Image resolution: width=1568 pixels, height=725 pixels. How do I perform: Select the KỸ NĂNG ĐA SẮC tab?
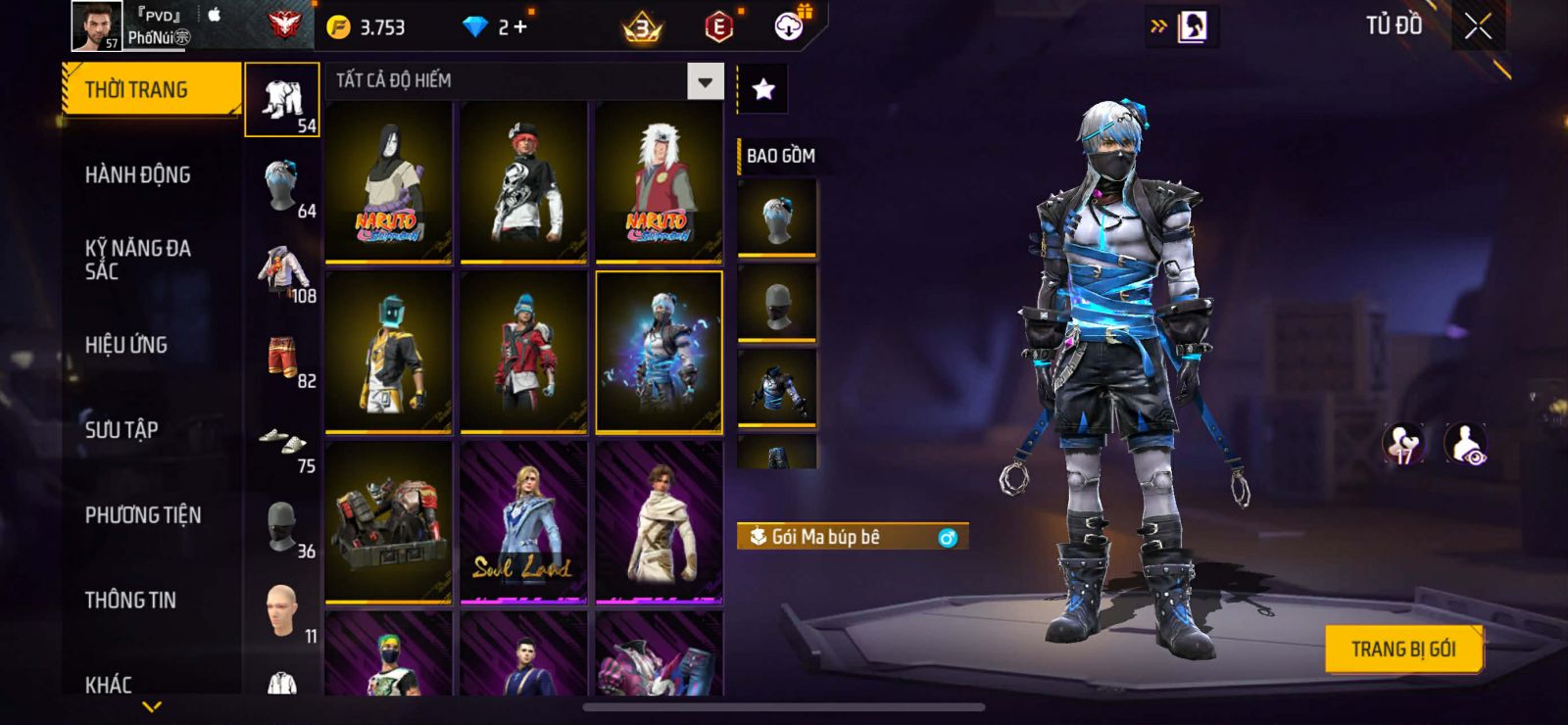click(x=137, y=260)
